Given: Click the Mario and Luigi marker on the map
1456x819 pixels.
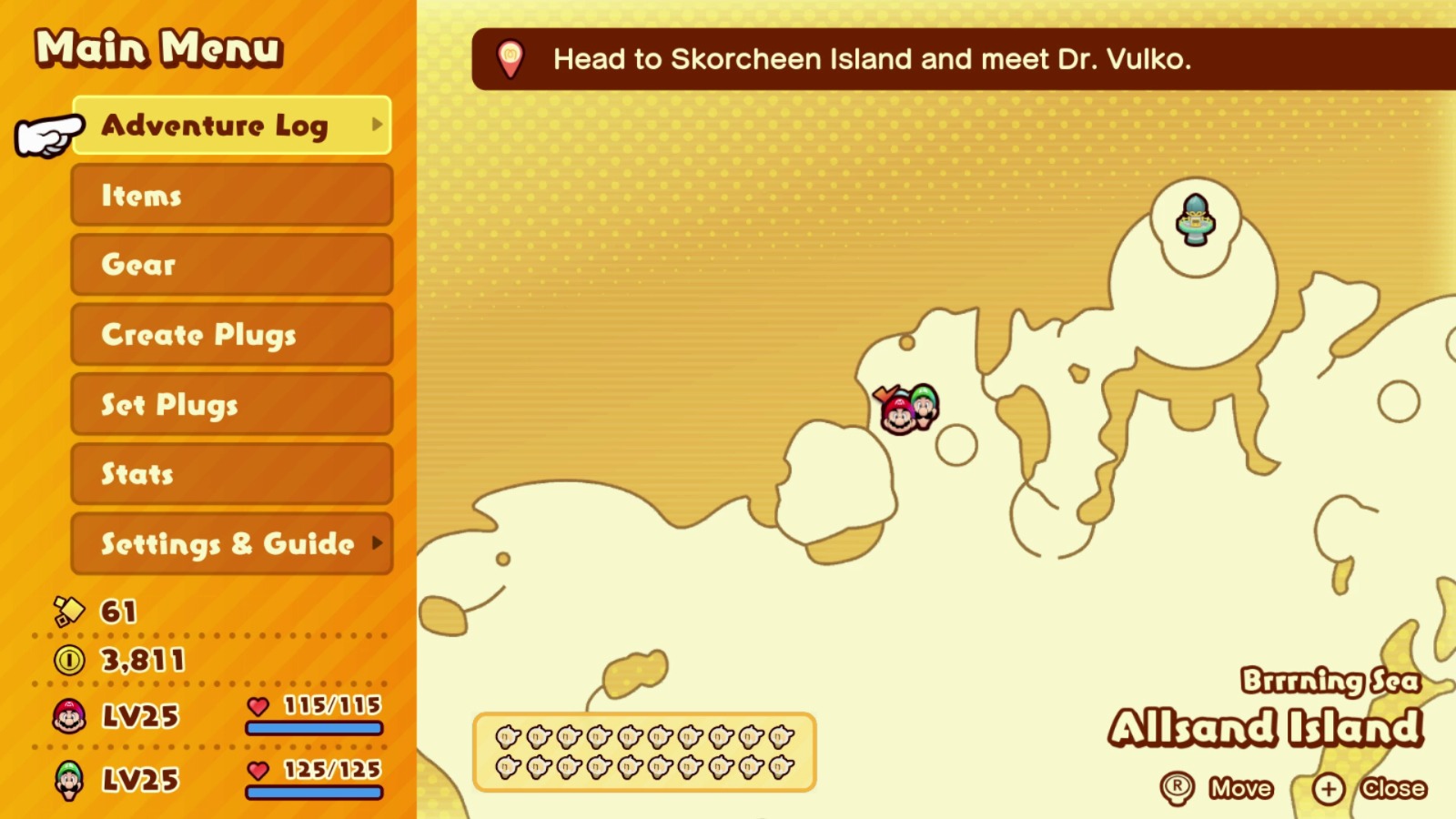Looking at the screenshot, I should (x=905, y=409).
